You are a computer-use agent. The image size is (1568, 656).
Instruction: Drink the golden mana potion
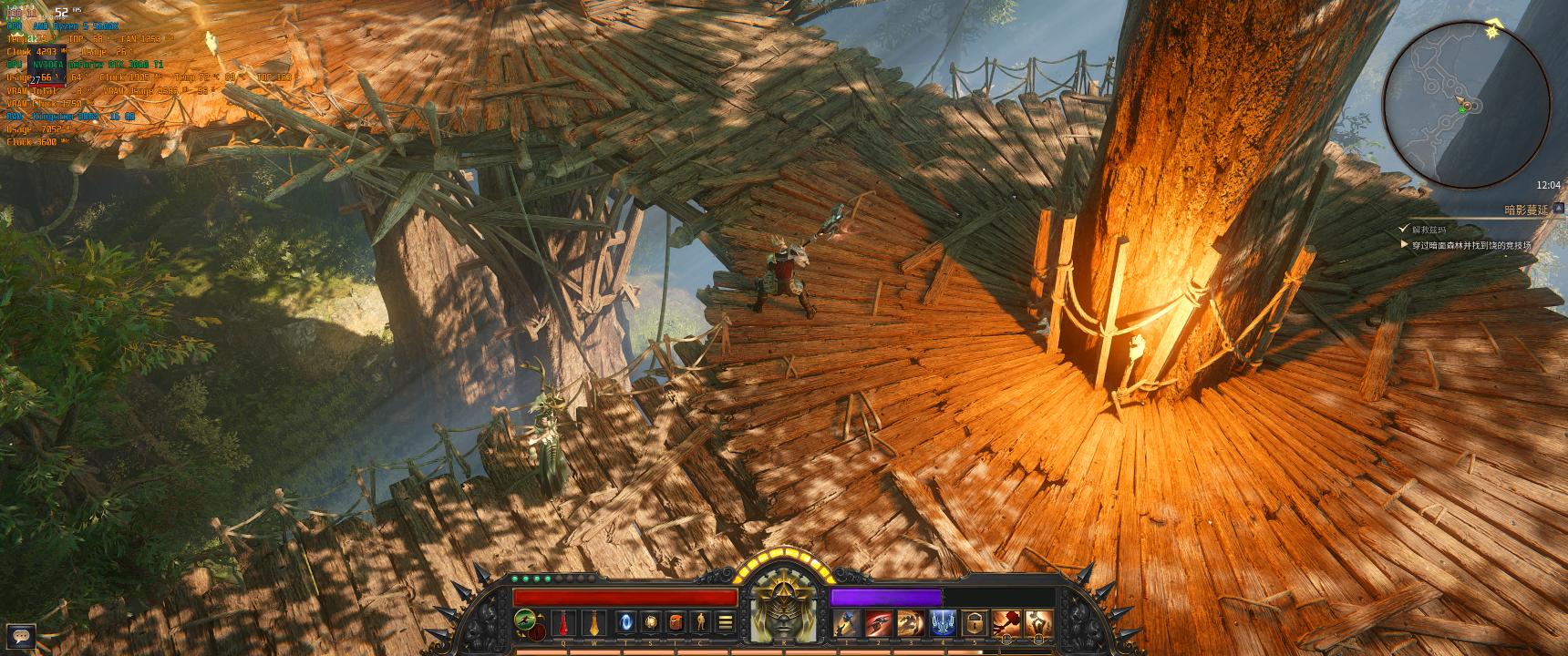[595, 623]
